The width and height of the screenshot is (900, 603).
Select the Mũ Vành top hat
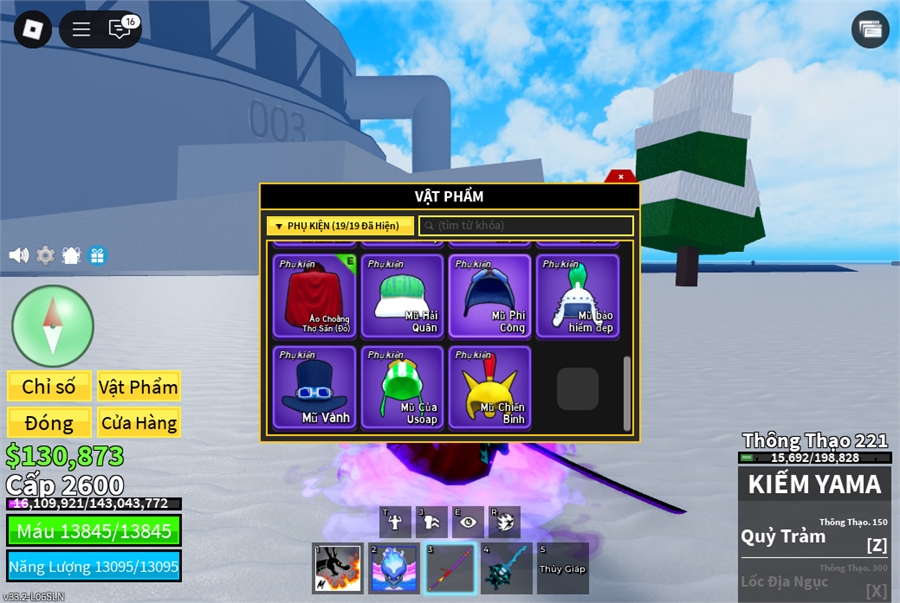tap(314, 387)
